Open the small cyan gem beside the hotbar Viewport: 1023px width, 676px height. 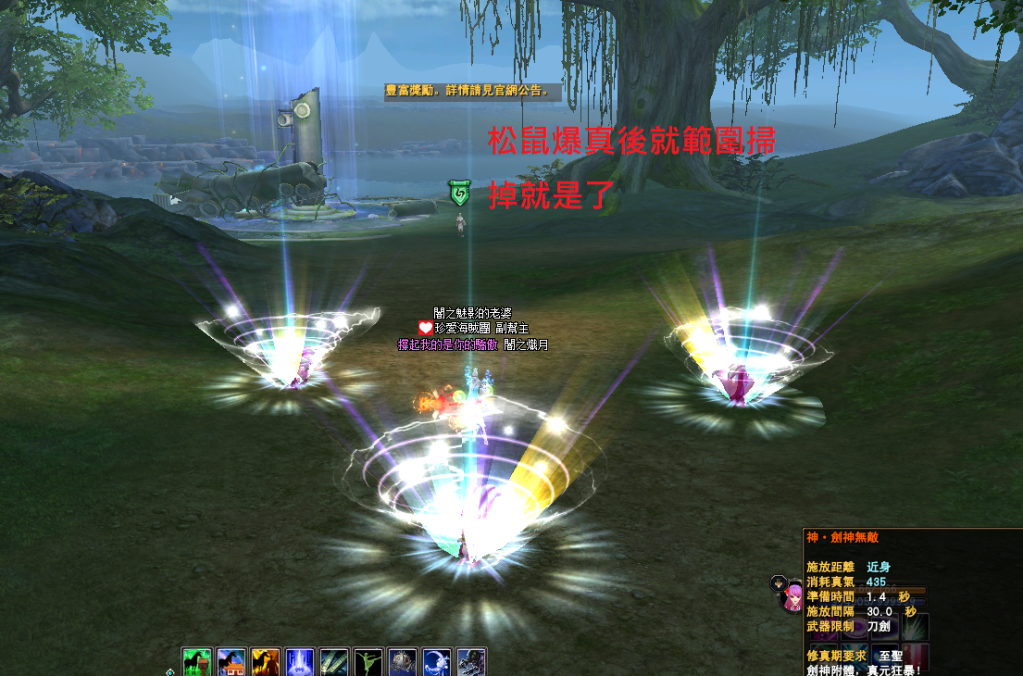click(x=169, y=671)
